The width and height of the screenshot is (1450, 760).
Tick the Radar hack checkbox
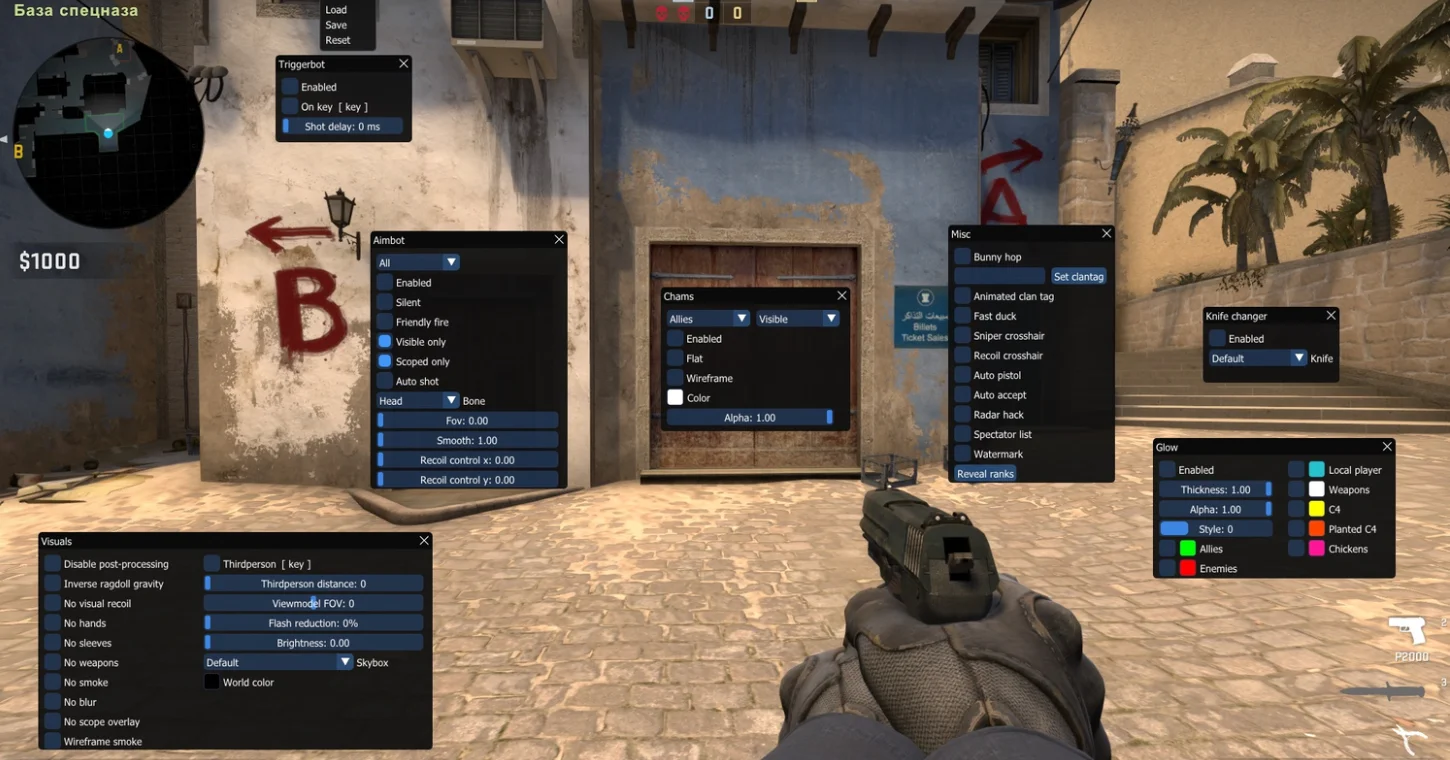[x=963, y=415]
